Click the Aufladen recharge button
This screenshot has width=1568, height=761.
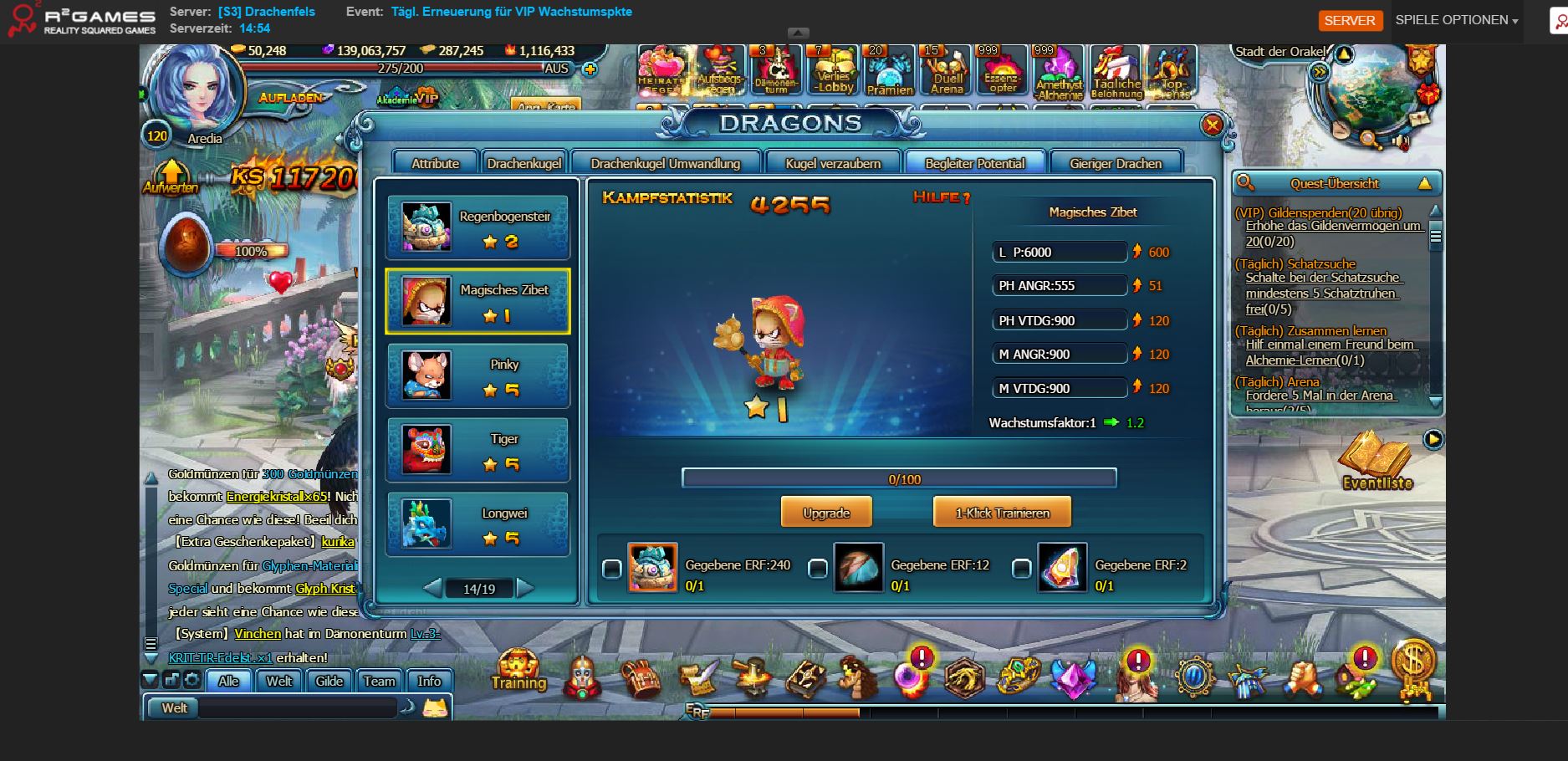pyautogui.click(x=290, y=98)
